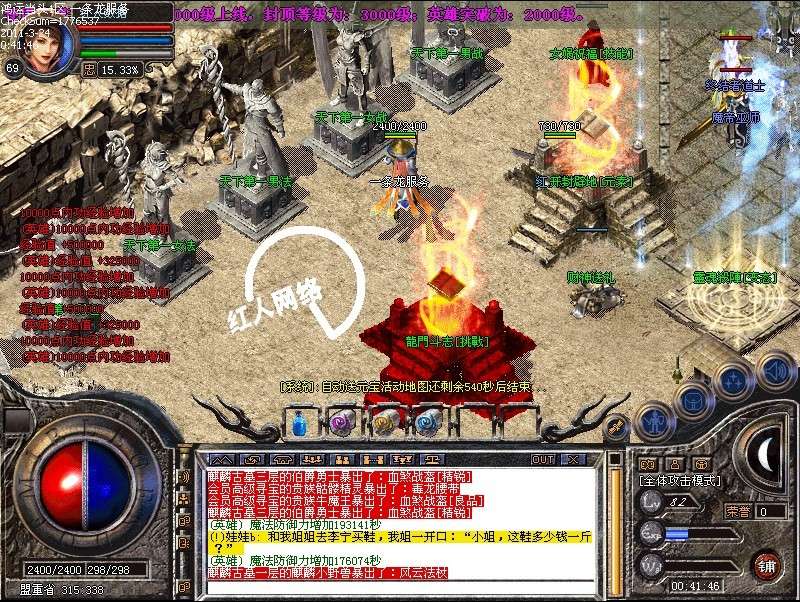Close the chat panel with the X button
Screen dimensions: 800x602
point(573,459)
